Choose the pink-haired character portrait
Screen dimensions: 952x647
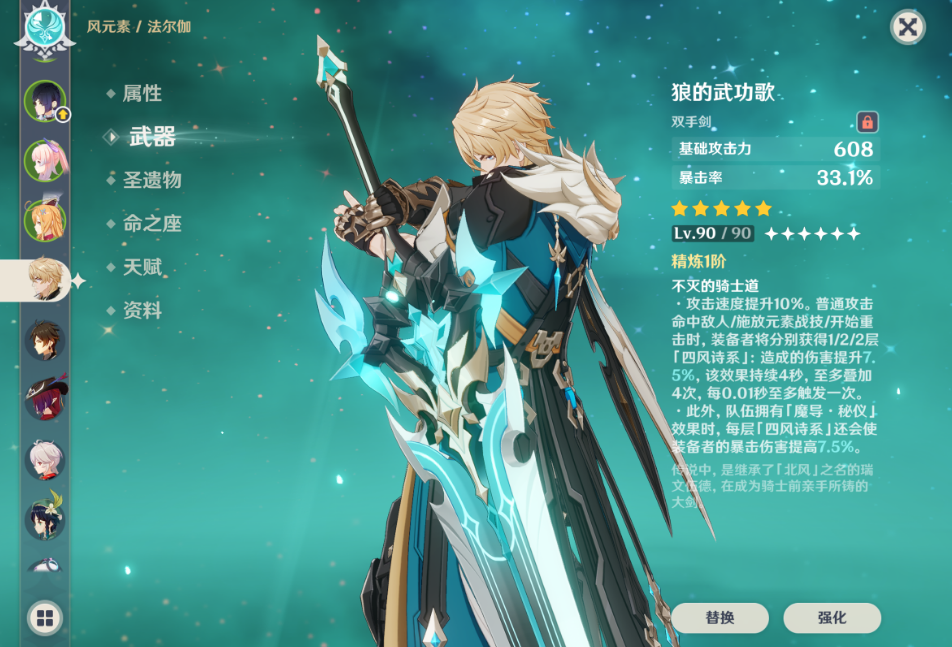45,159
